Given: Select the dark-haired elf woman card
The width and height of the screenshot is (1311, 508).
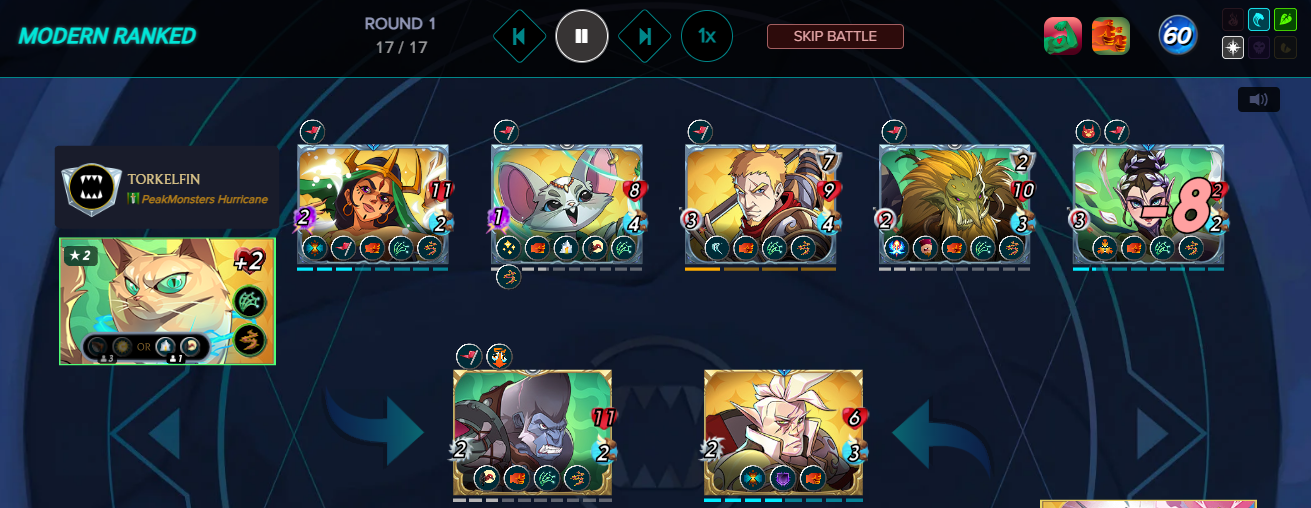Looking at the screenshot, I should (x=1148, y=205).
